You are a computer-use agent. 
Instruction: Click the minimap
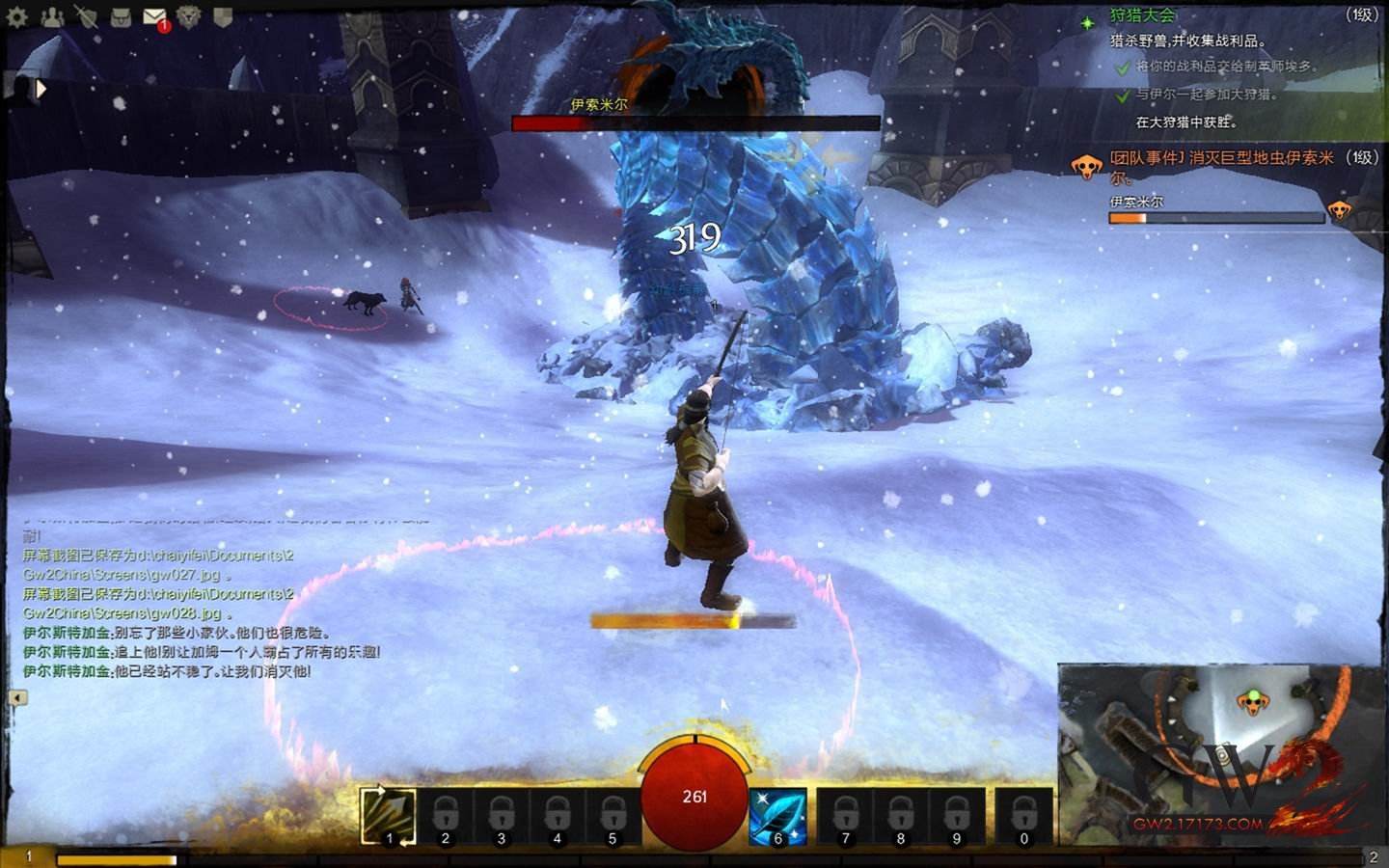coord(1220,752)
